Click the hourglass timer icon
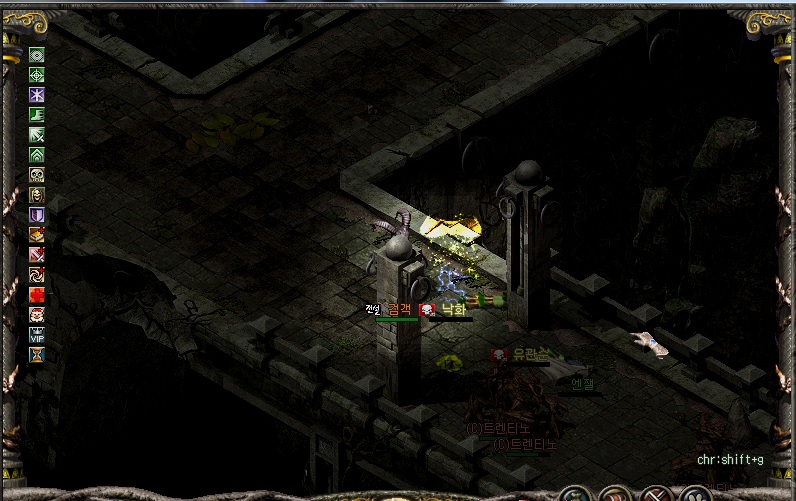This screenshot has height=501, width=796. pyautogui.click(x=37, y=354)
